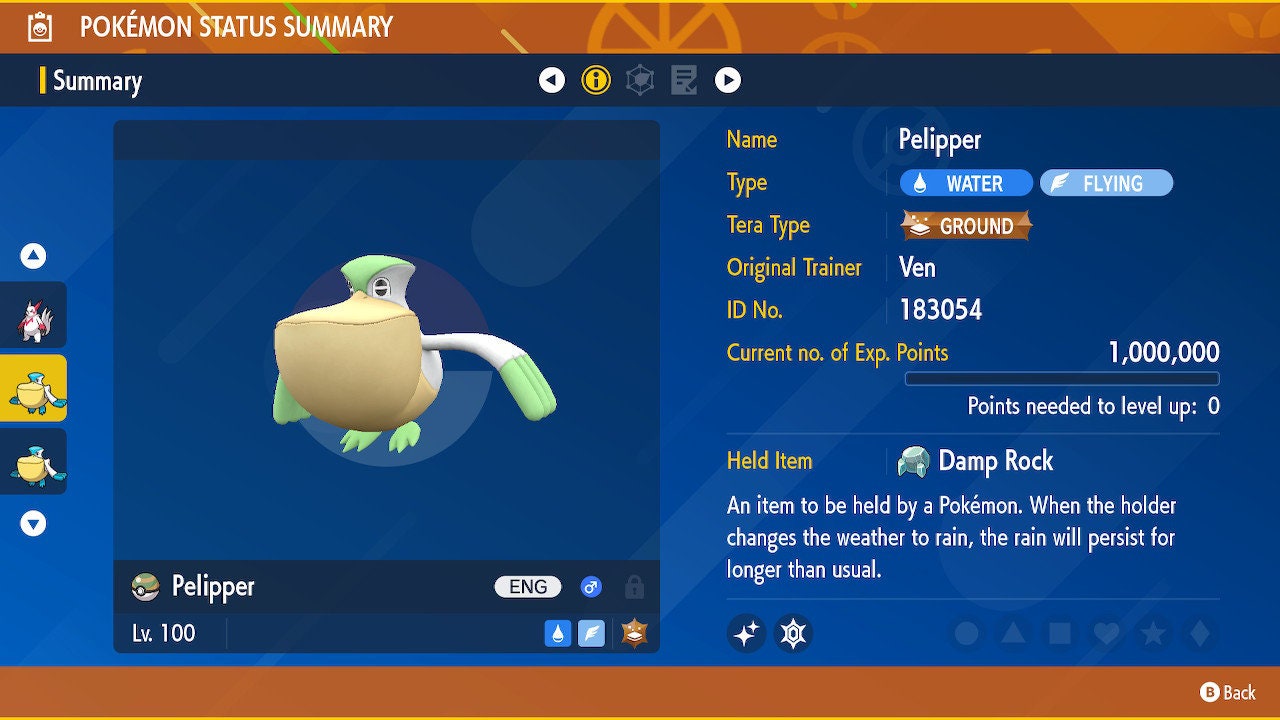Select the highlighted info summary tab
The width and height of the screenshot is (1280, 720).
(596, 79)
